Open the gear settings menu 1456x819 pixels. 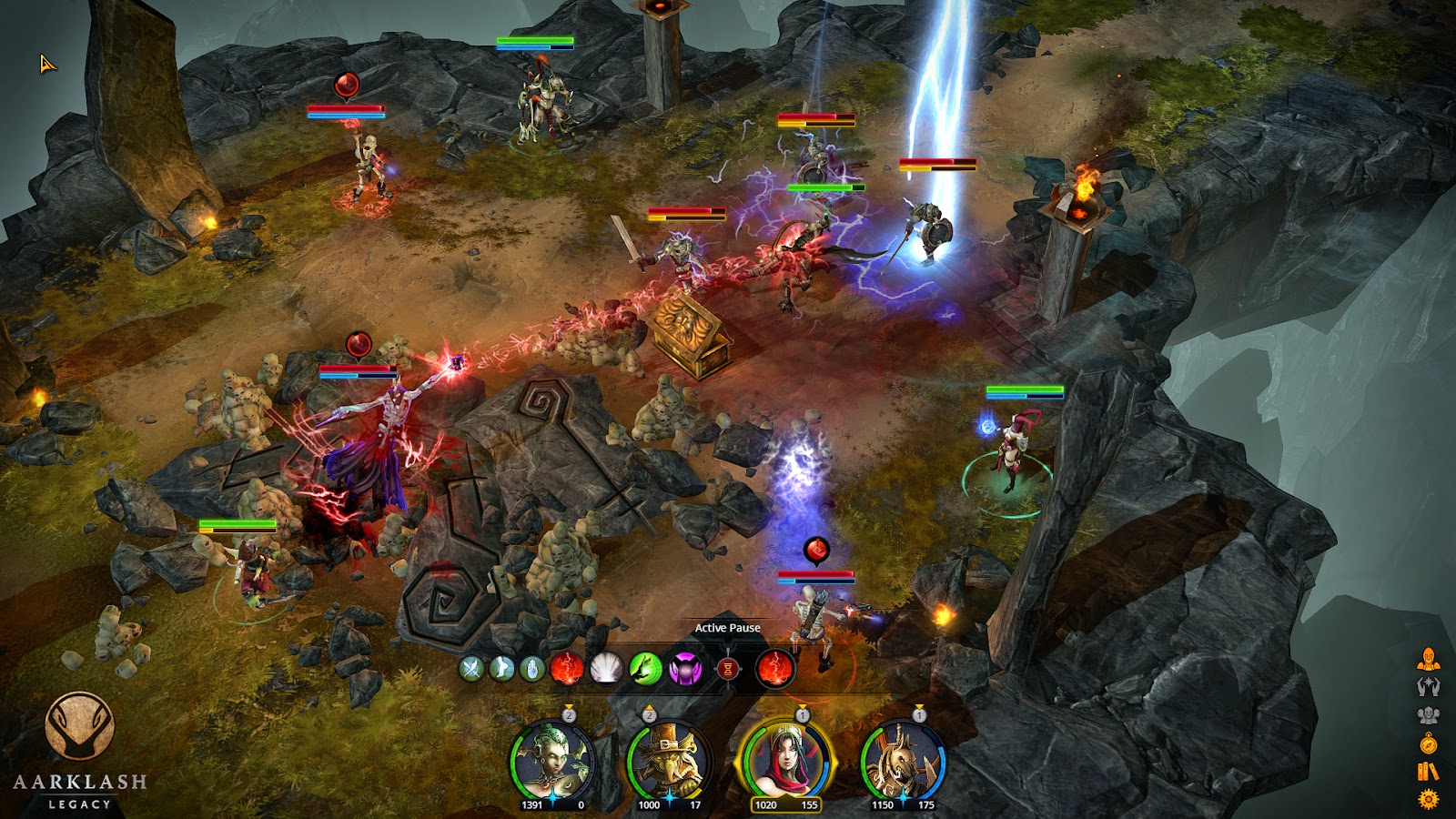coord(1428,800)
